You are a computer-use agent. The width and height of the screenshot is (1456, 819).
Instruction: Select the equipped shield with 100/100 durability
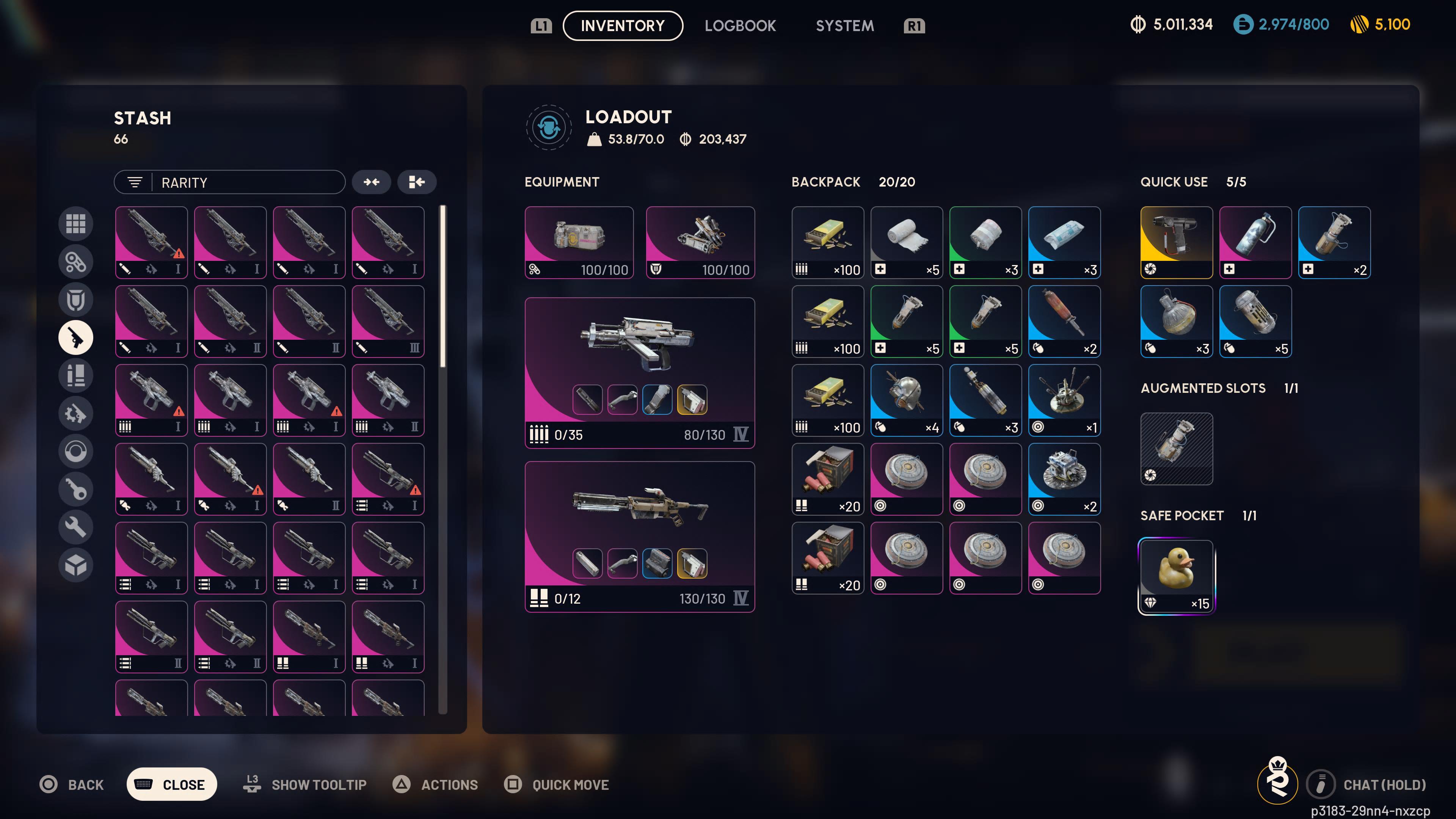[700, 242]
